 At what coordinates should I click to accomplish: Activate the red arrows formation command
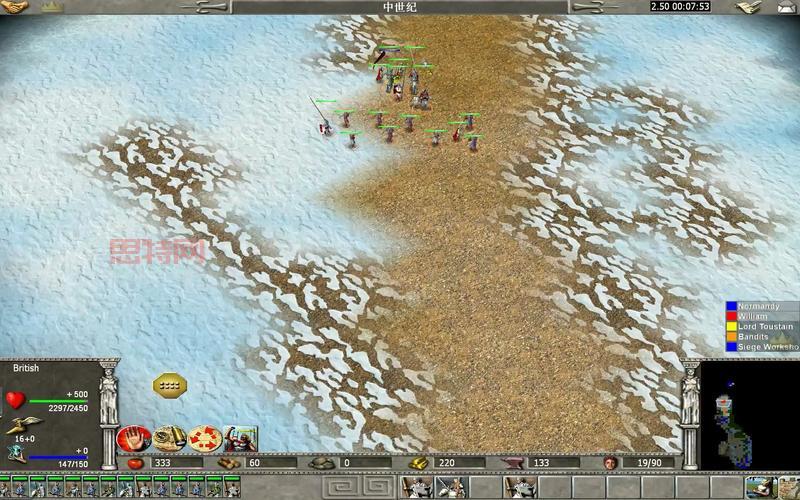coord(203,438)
